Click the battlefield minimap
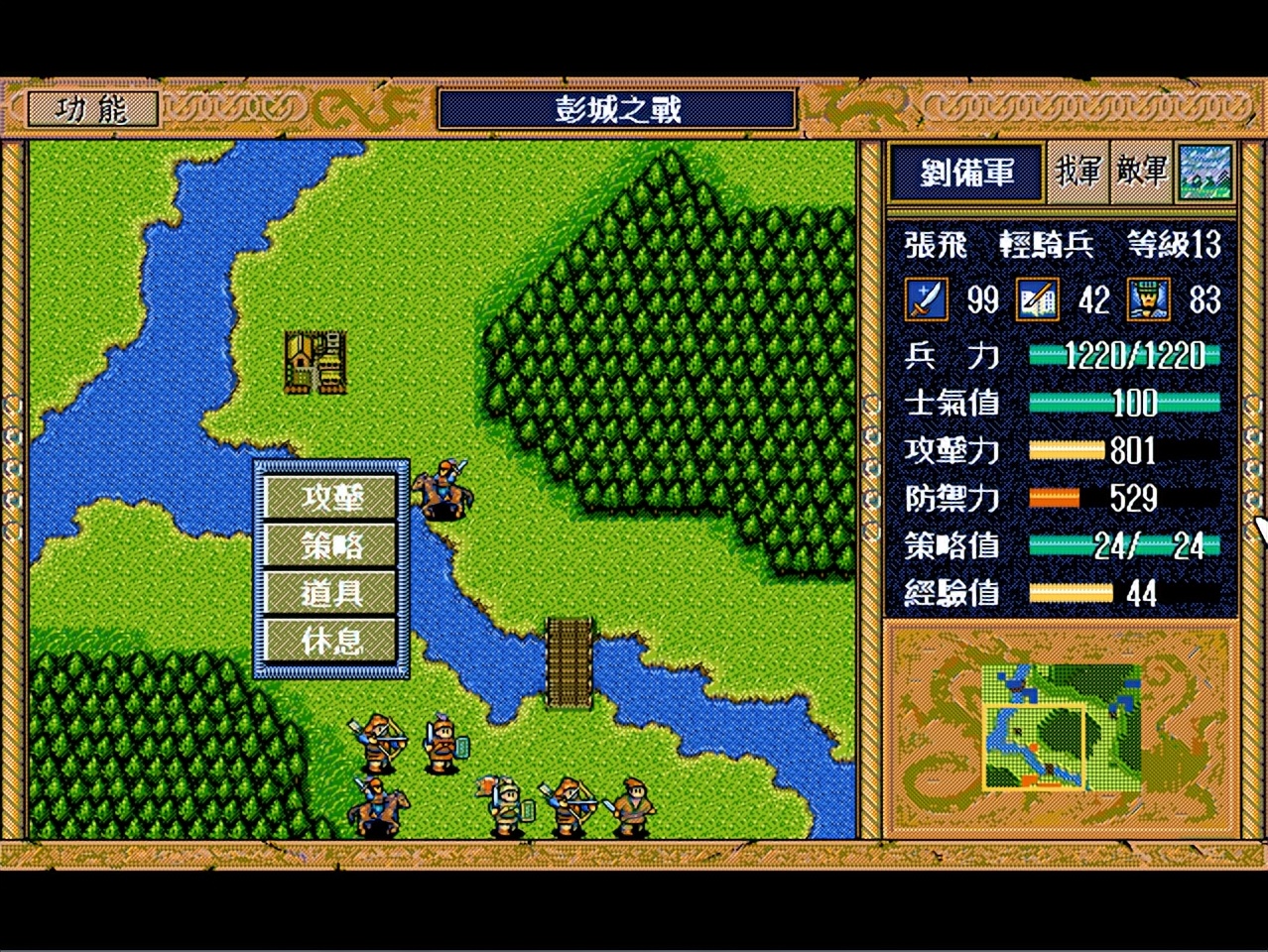The width and height of the screenshot is (1268, 952). point(1061,728)
